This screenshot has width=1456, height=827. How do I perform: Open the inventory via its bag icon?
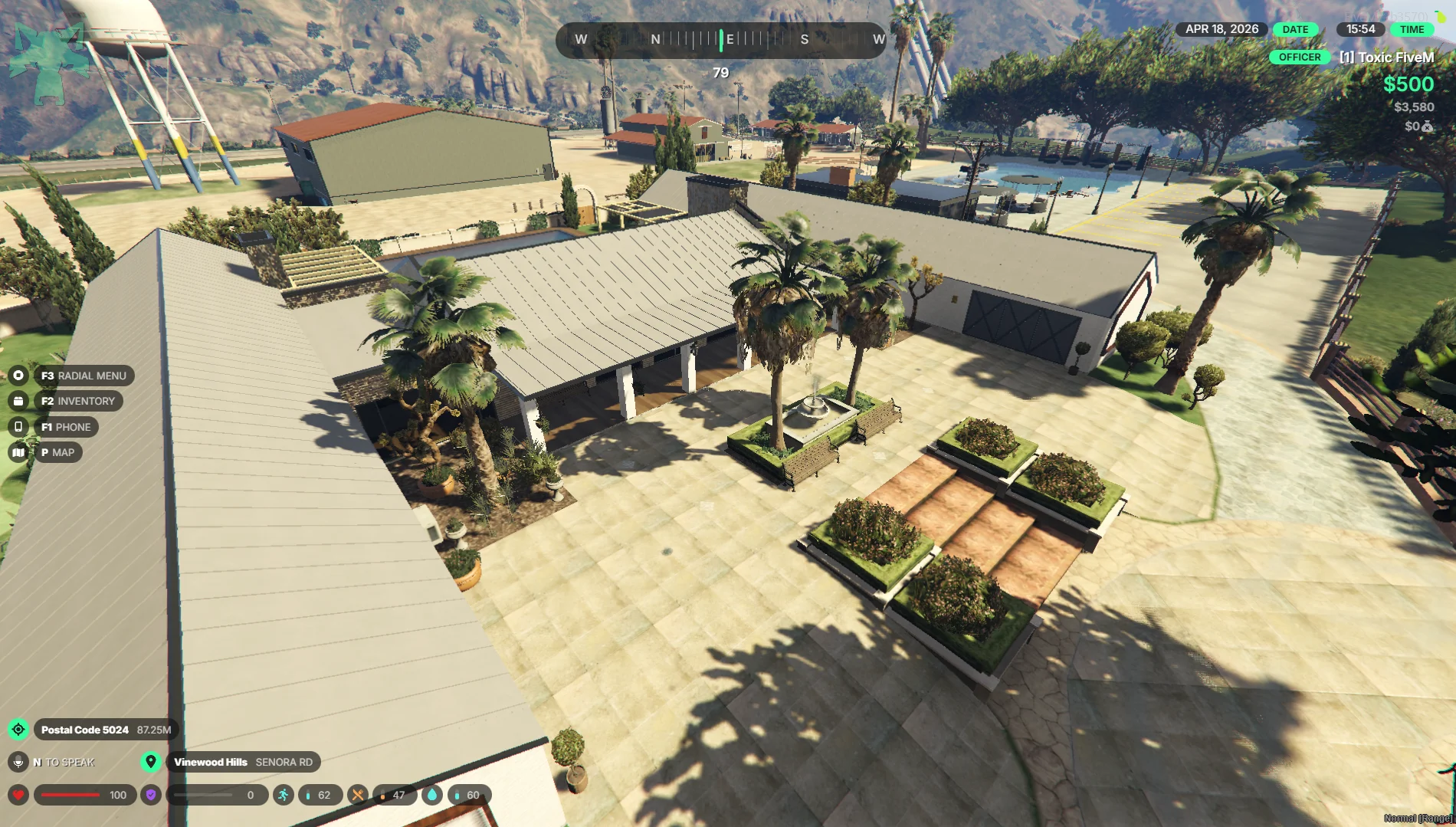pos(18,401)
